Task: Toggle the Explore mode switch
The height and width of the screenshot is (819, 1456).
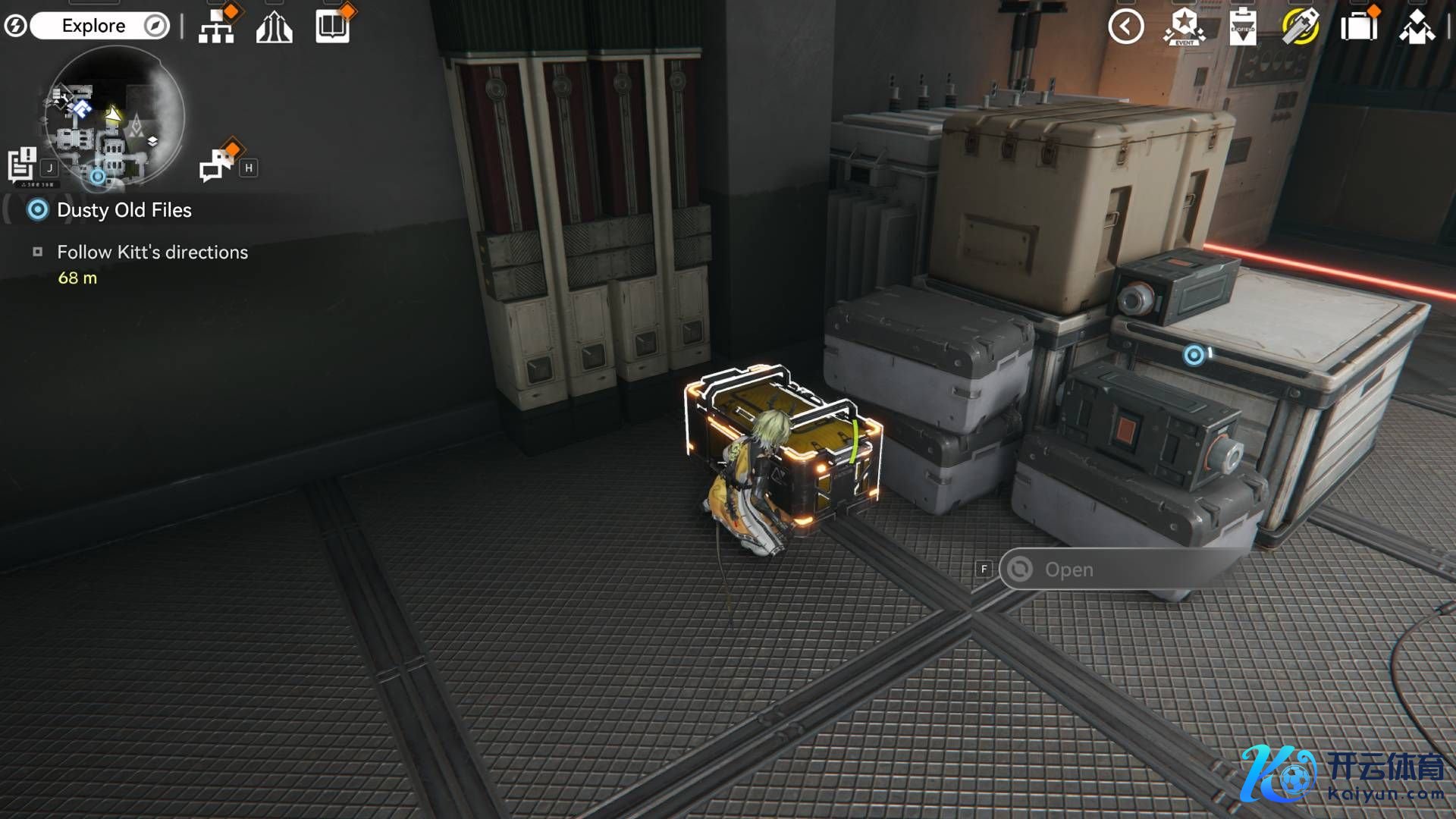Action: coord(100,26)
